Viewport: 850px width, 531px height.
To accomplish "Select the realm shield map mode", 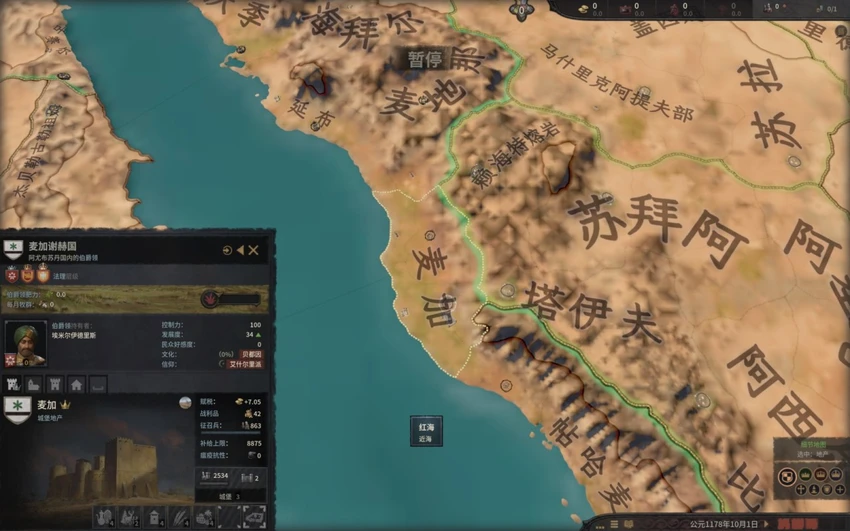I will tap(787, 476).
